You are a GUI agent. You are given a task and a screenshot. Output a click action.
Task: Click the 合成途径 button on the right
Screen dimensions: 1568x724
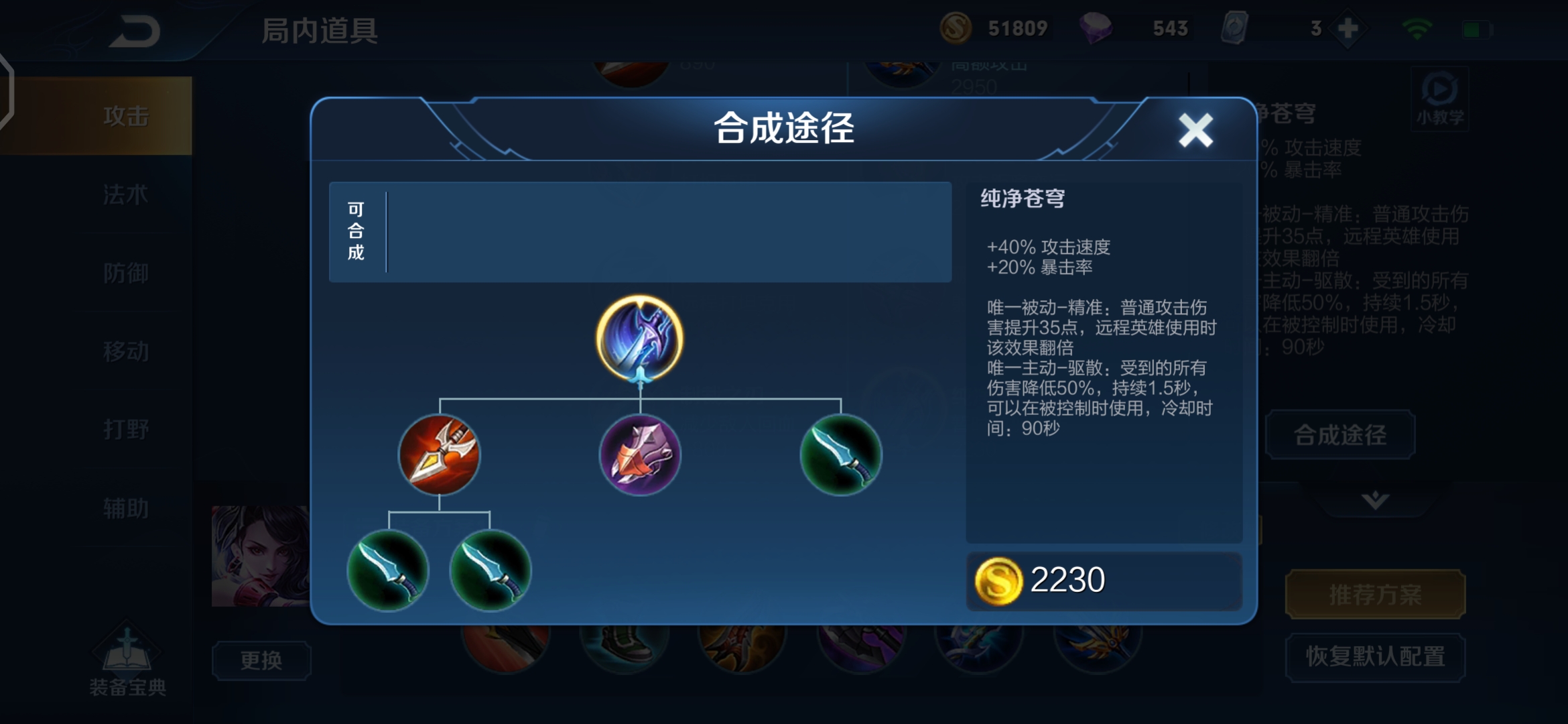pyautogui.click(x=1340, y=435)
